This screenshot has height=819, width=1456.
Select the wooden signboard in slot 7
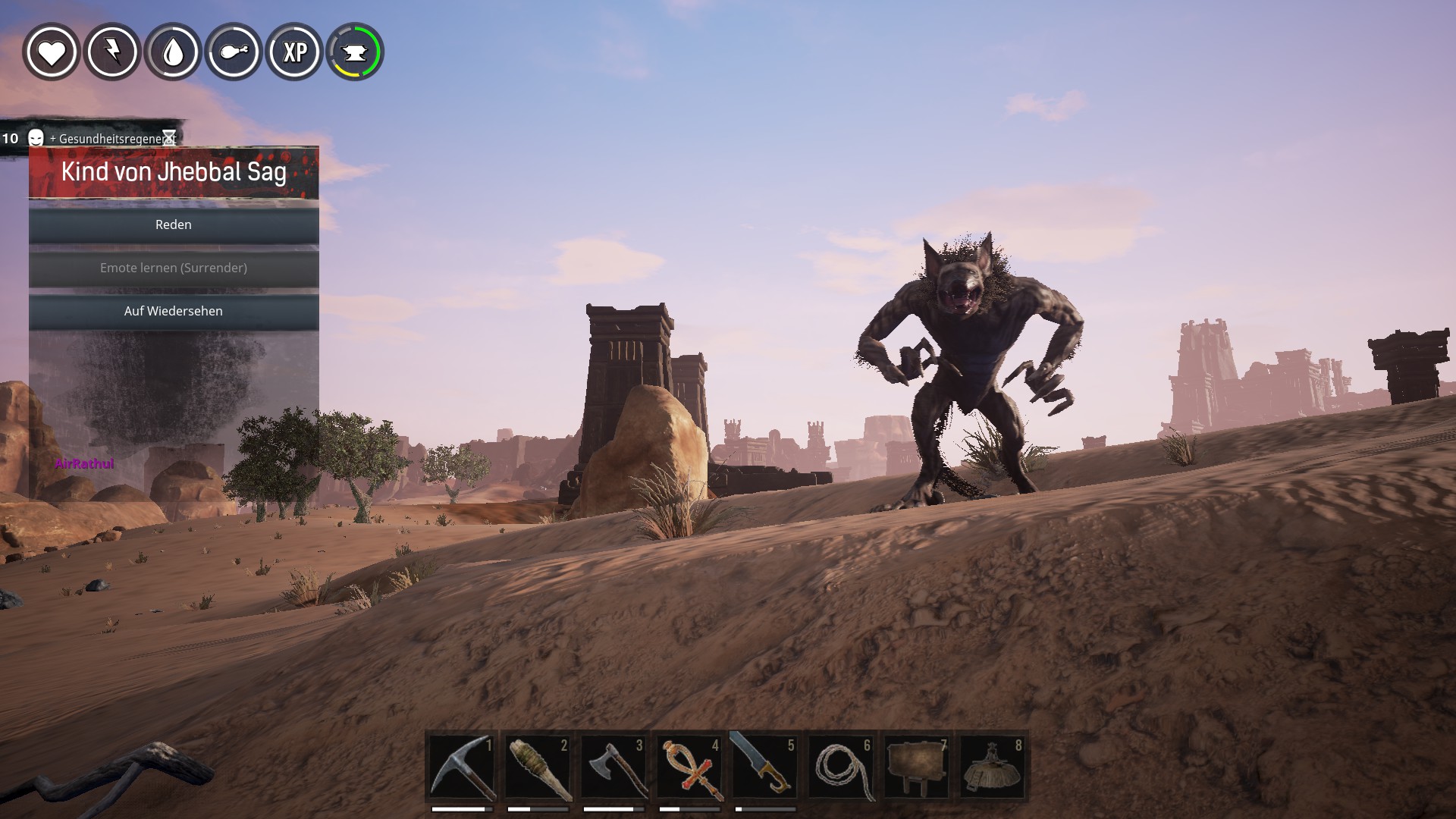pos(917,767)
